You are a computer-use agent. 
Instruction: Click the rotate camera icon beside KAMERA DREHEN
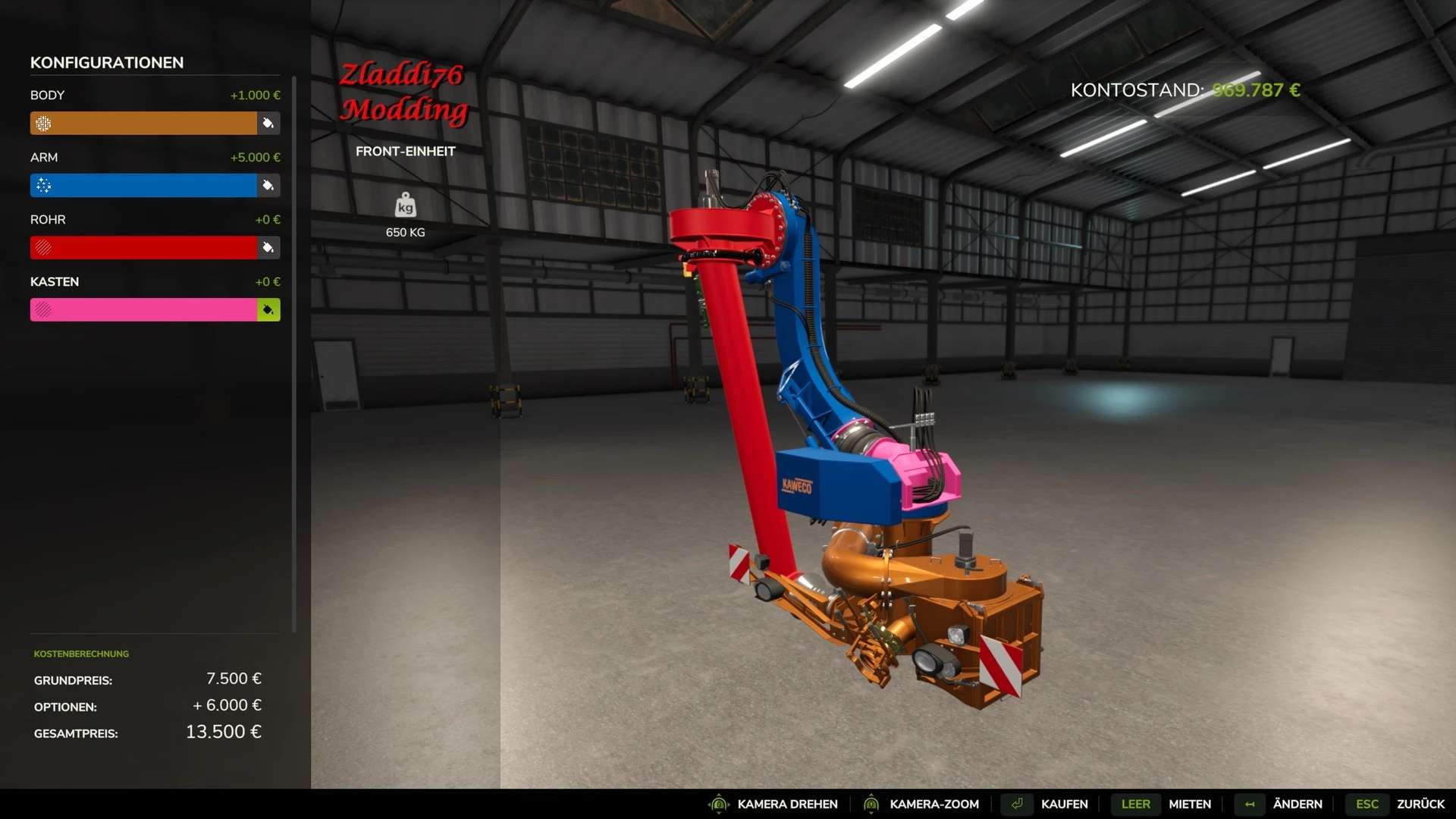pyautogui.click(x=719, y=804)
